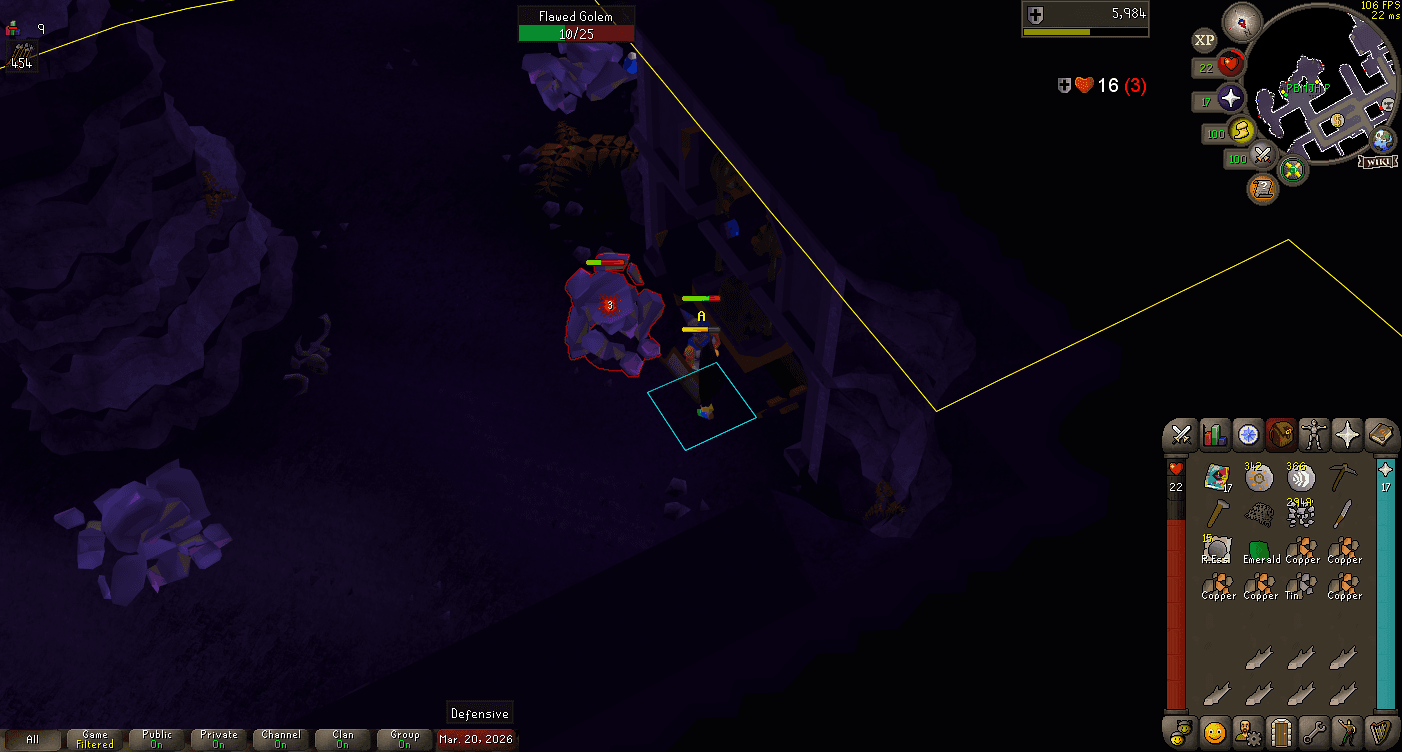The width and height of the screenshot is (1402, 752).
Task: View the Worn Equipment tab
Action: click(1314, 435)
